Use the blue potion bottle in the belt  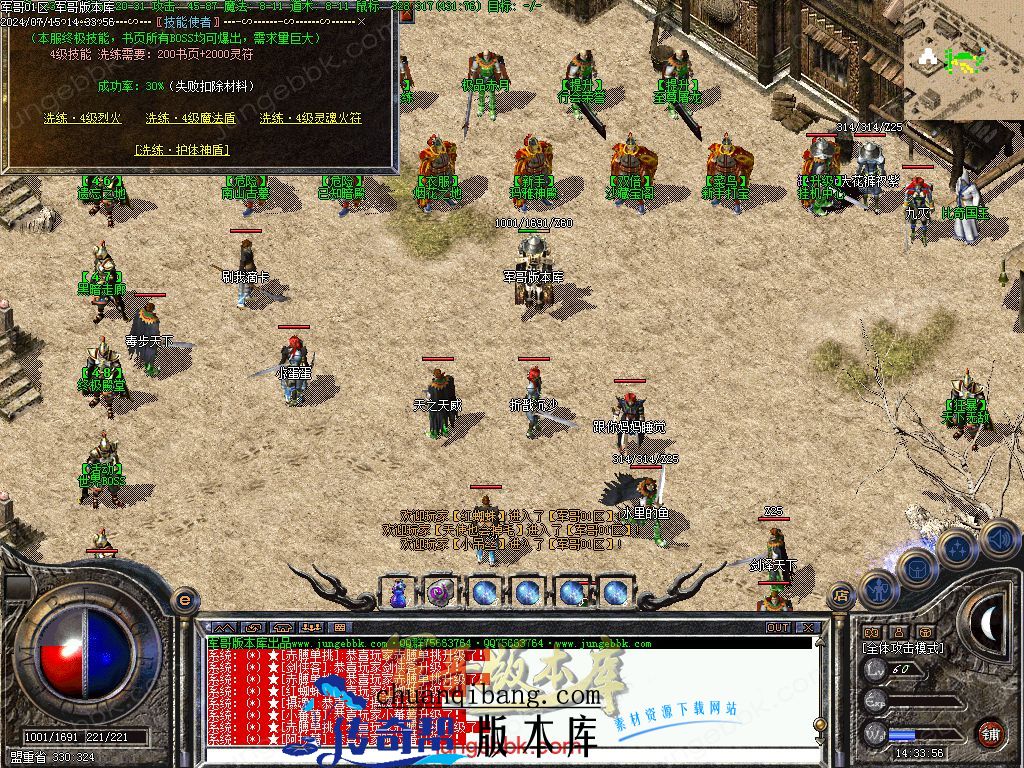tap(398, 592)
